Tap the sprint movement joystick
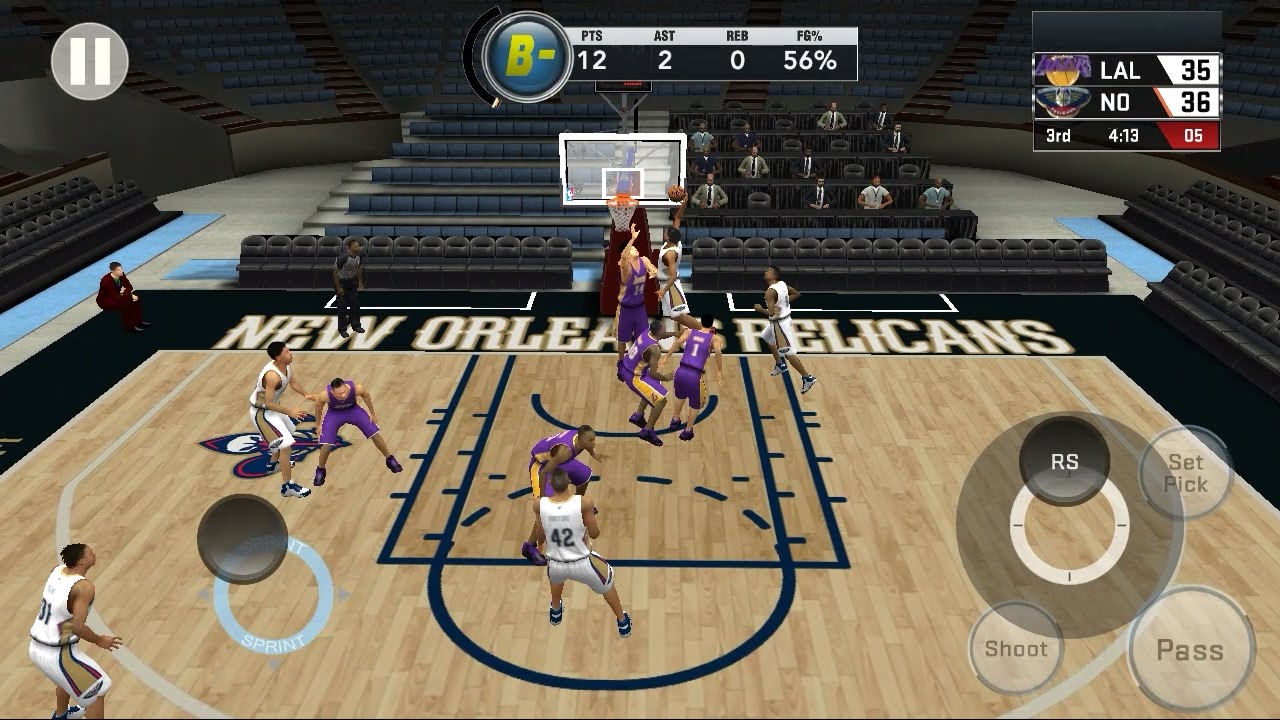The image size is (1280, 720). click(243, 539)
